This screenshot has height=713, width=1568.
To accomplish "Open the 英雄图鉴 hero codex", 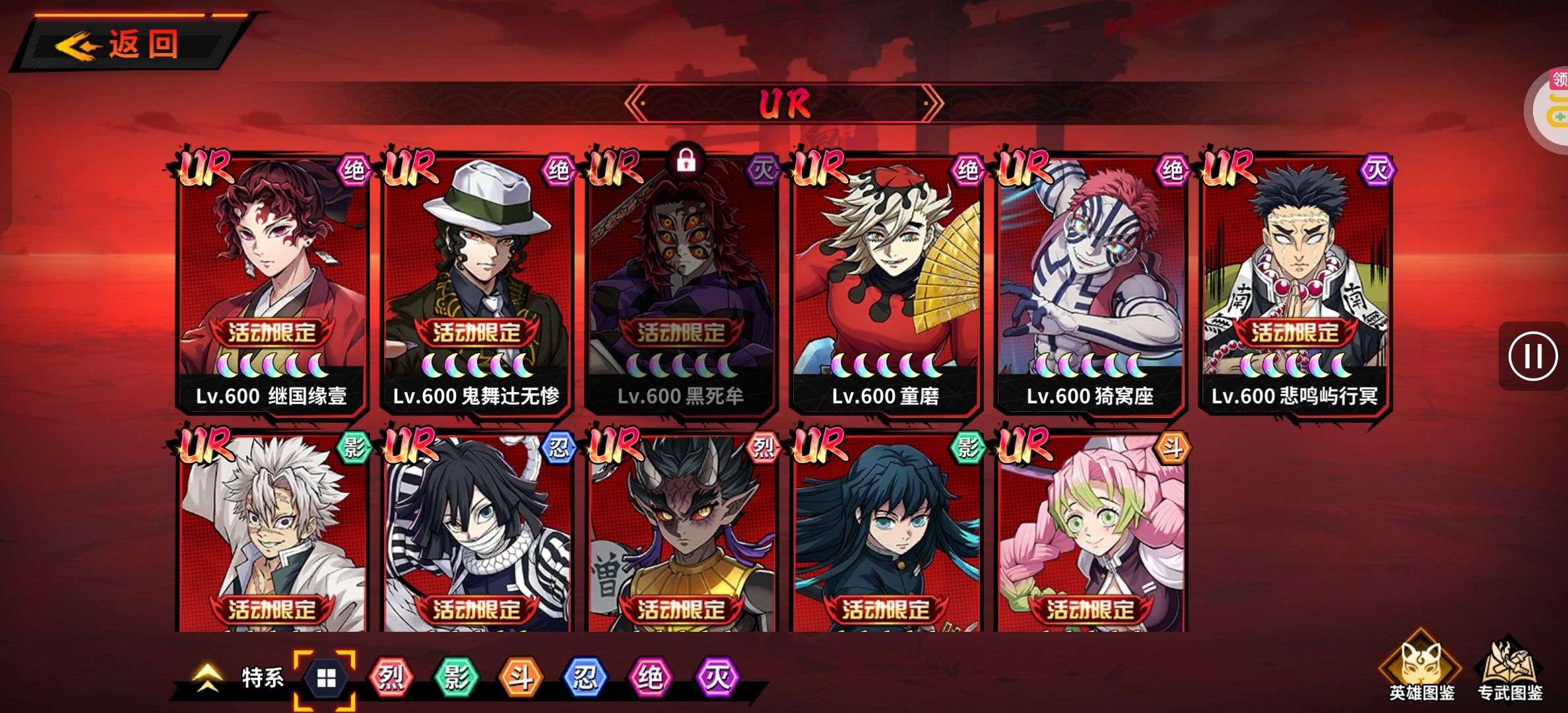I will 1421,670.
